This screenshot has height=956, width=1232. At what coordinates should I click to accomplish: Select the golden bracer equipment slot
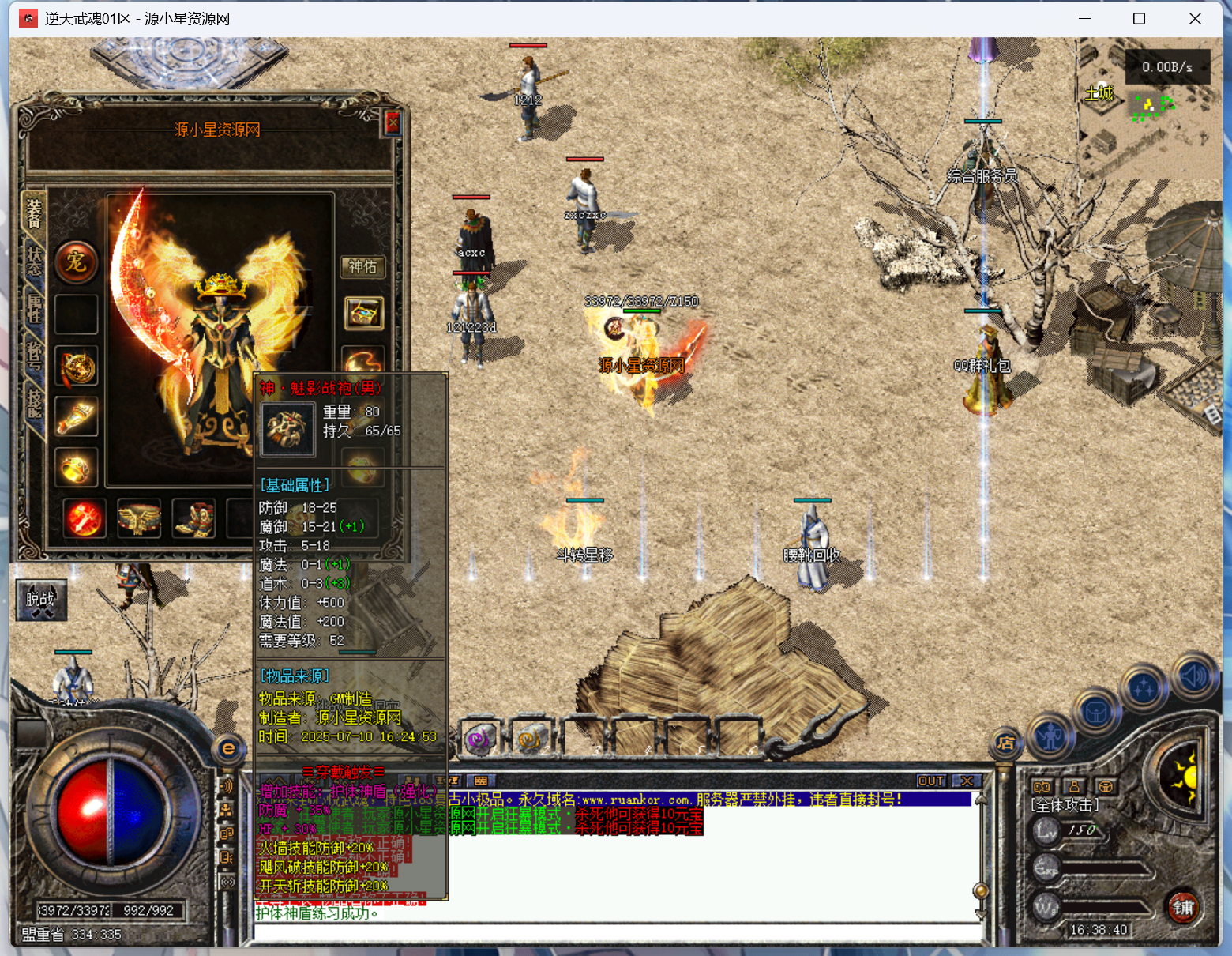coord(77,418)
